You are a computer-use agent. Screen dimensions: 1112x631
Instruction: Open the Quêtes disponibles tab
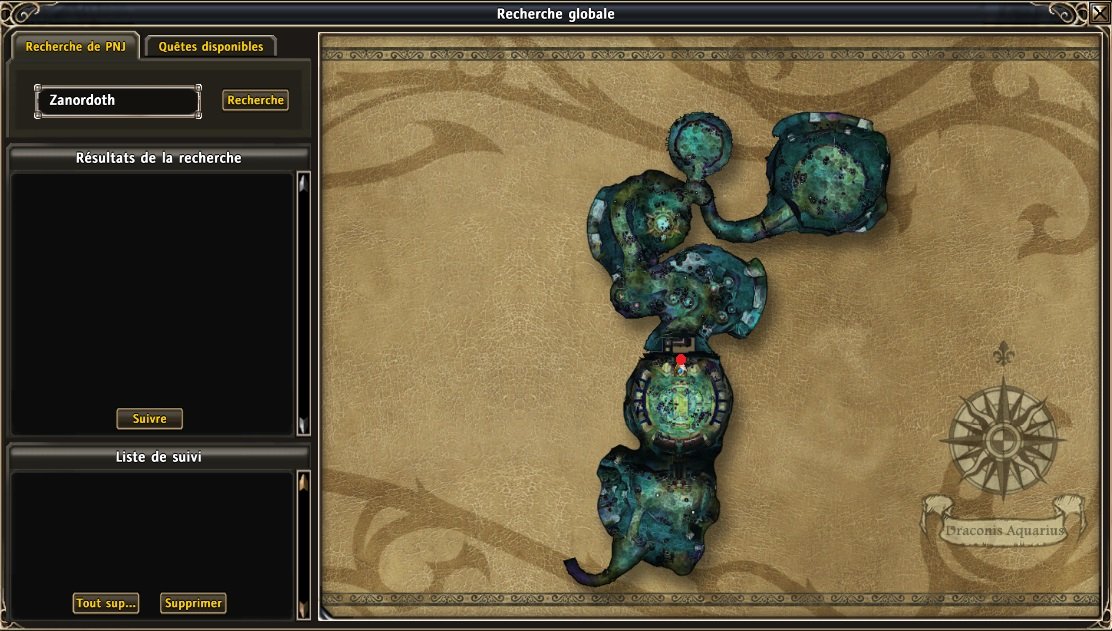211,47
